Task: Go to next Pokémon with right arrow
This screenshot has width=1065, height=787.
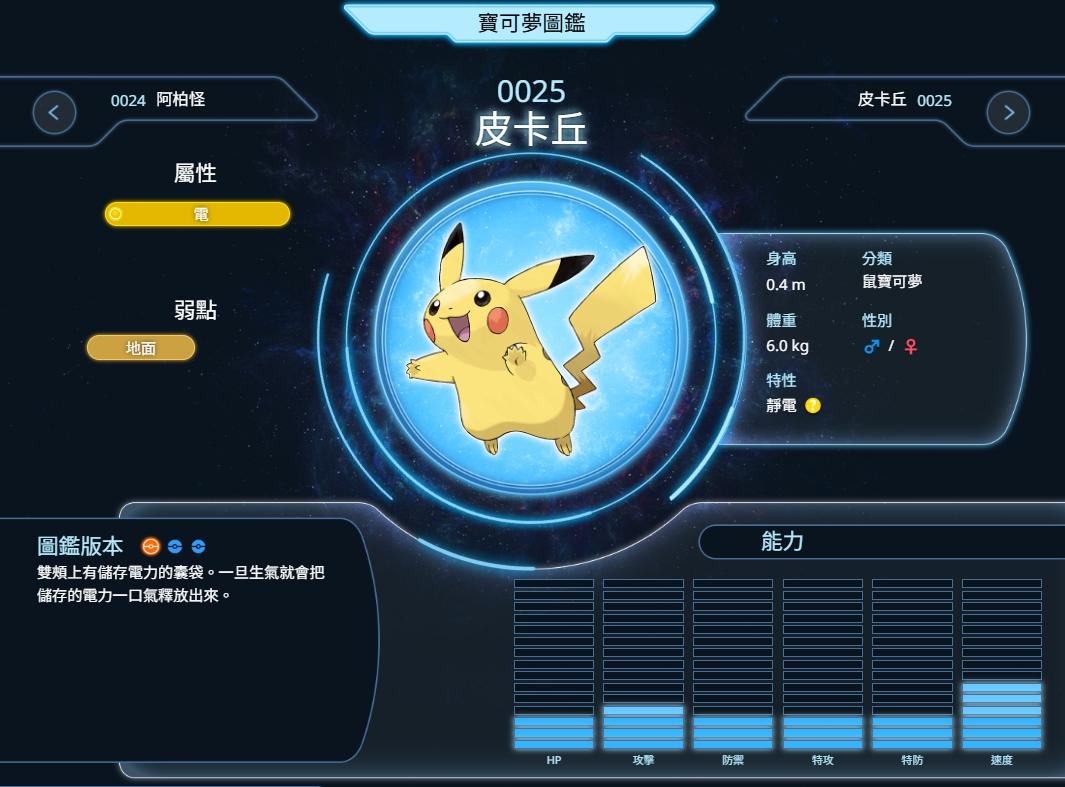Action: click(1008, 112)
